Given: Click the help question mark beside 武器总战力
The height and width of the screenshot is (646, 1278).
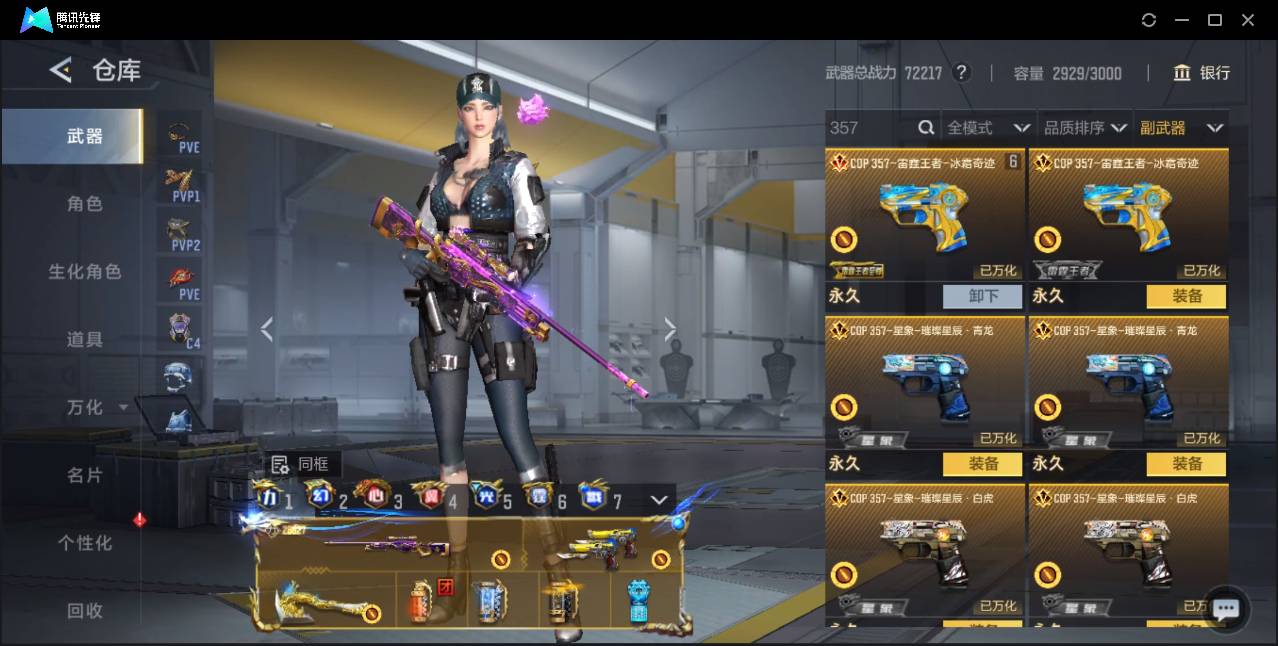Looking at the screenshot, I should 962,73.
